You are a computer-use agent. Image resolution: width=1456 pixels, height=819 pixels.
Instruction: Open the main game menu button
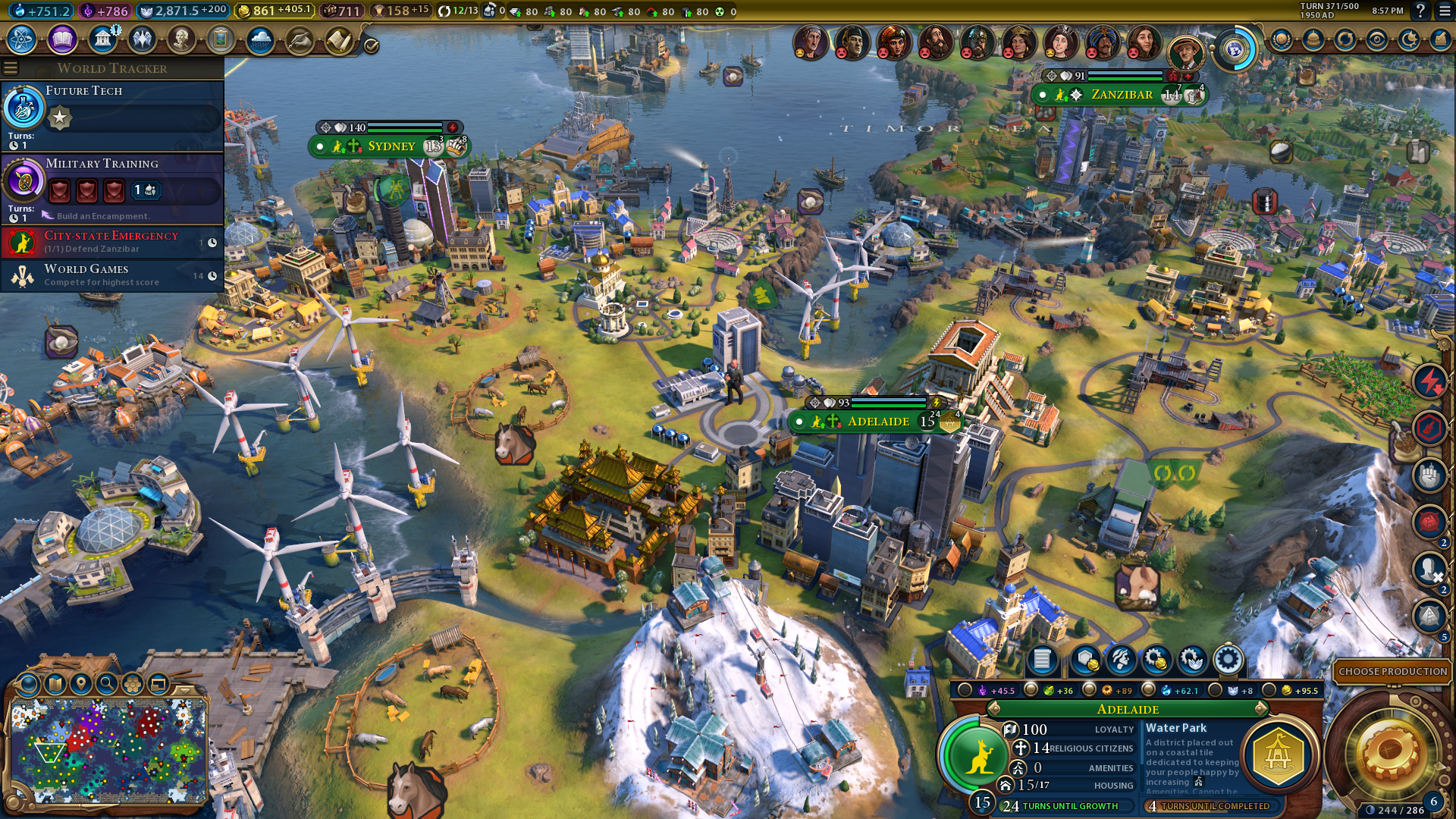tap(1444, 11)
